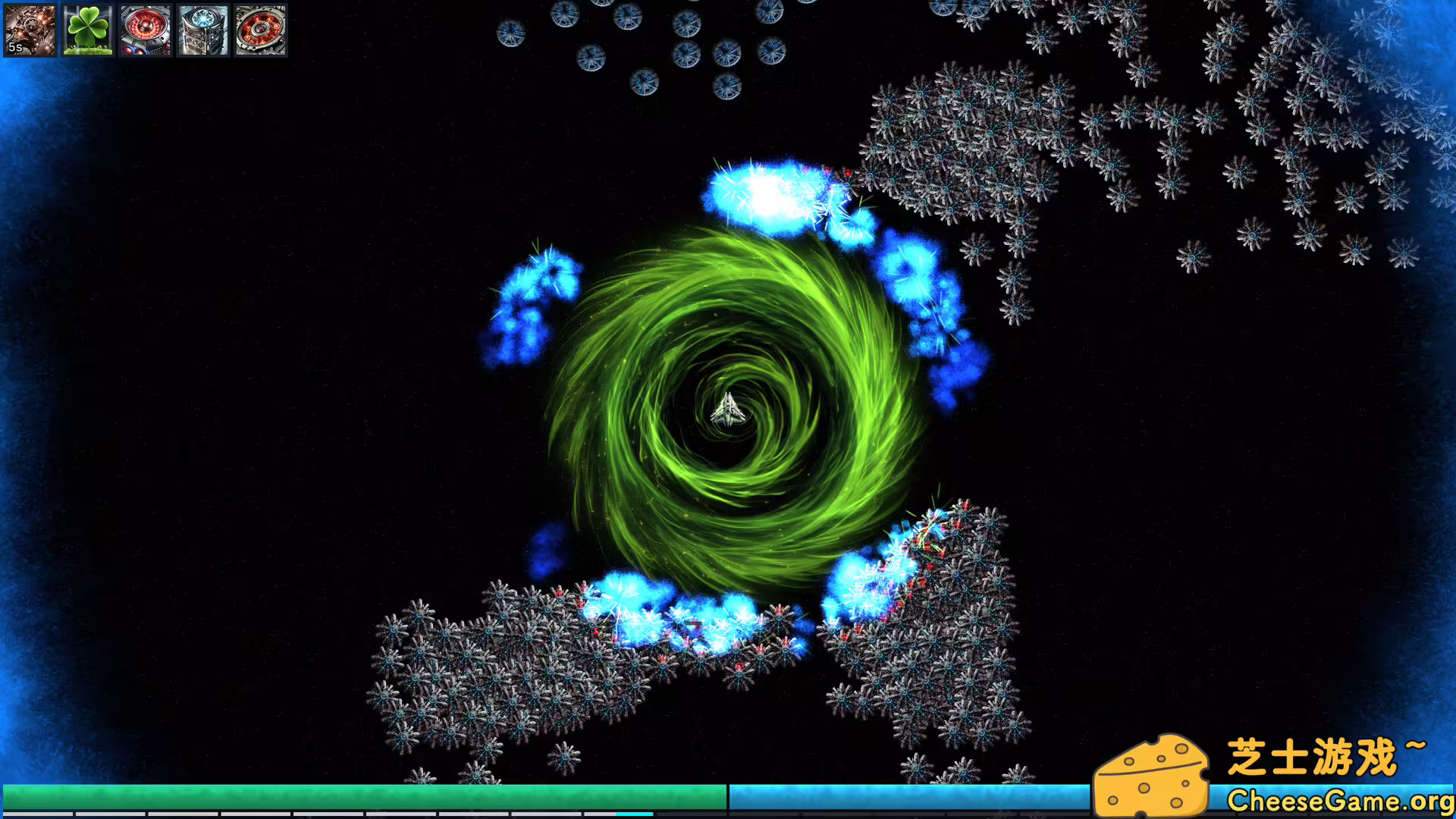Select the four-leaf clover buff icon
Image resolution: width=1456 pixels, height=819 pixels.
[x=87, y=30]
